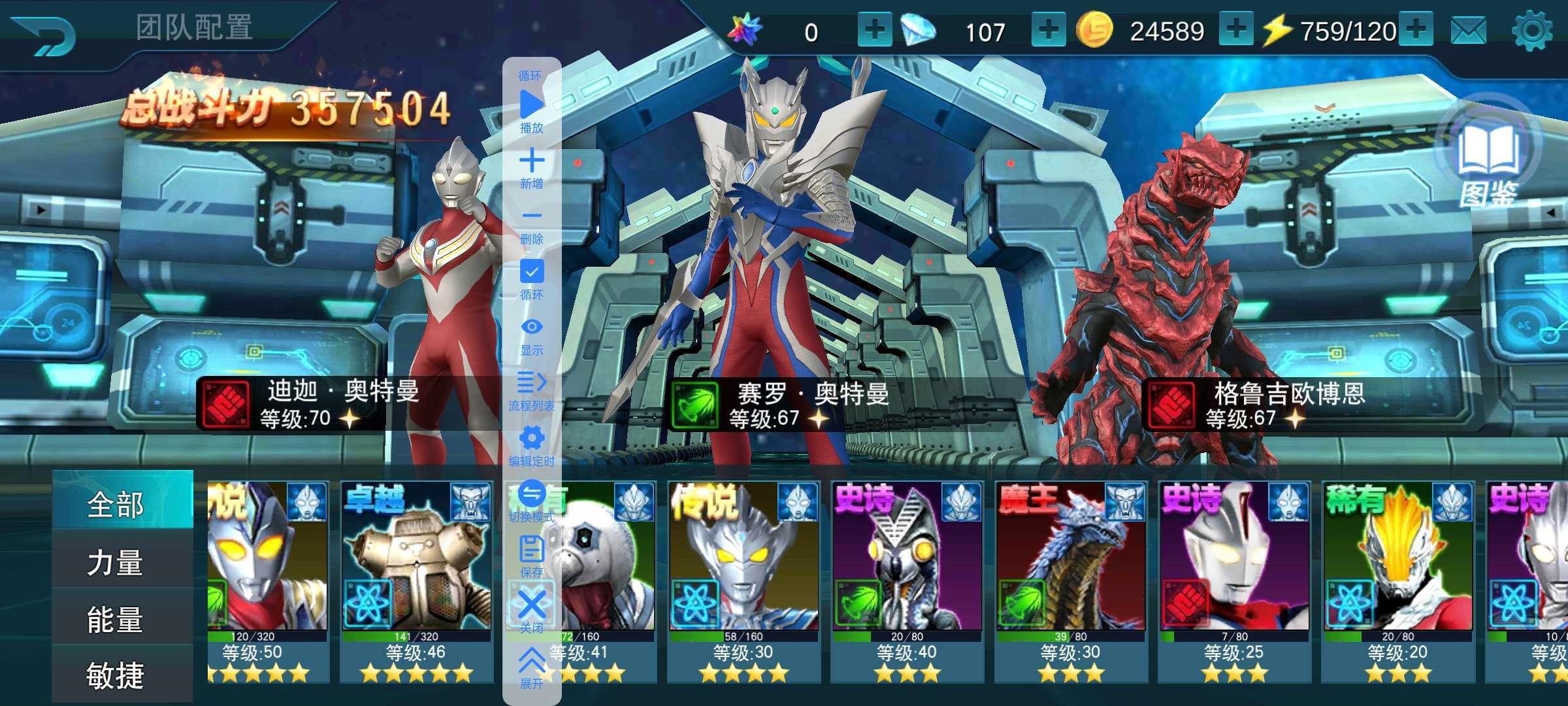Buy more gold coins with plus button

coord(1235,30)
